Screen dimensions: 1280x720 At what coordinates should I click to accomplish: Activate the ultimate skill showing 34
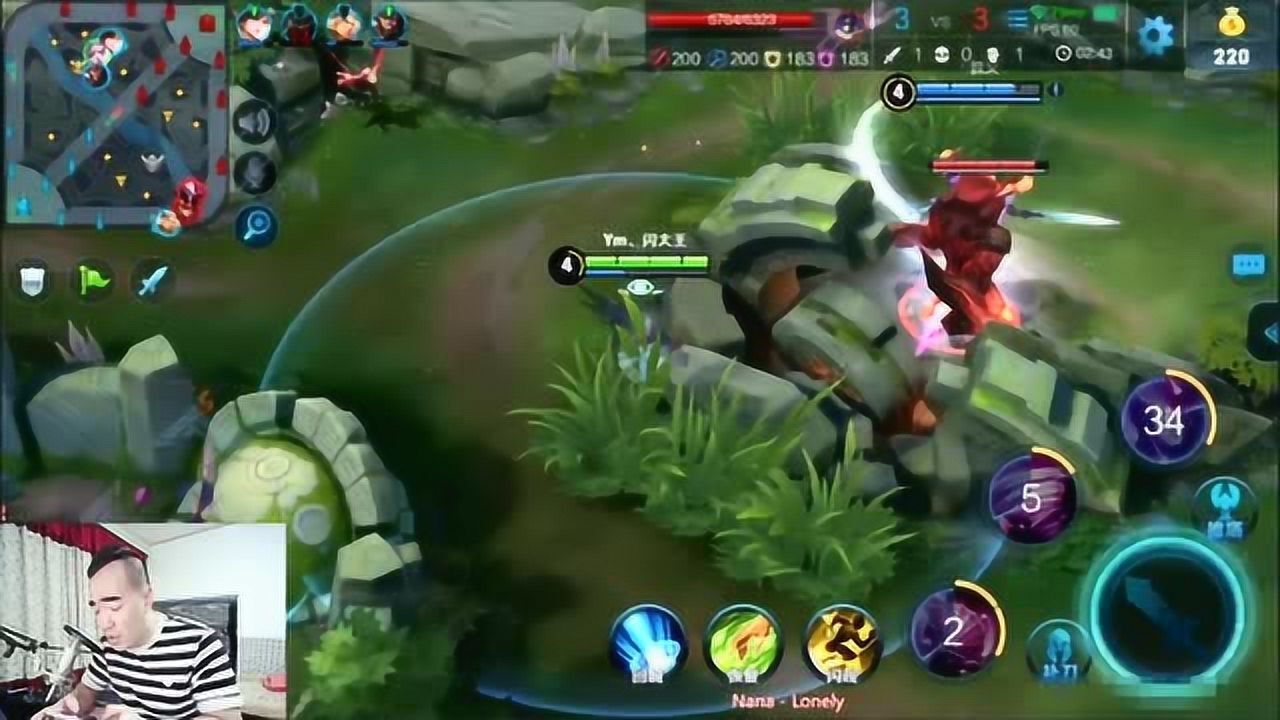(1164, 421)
